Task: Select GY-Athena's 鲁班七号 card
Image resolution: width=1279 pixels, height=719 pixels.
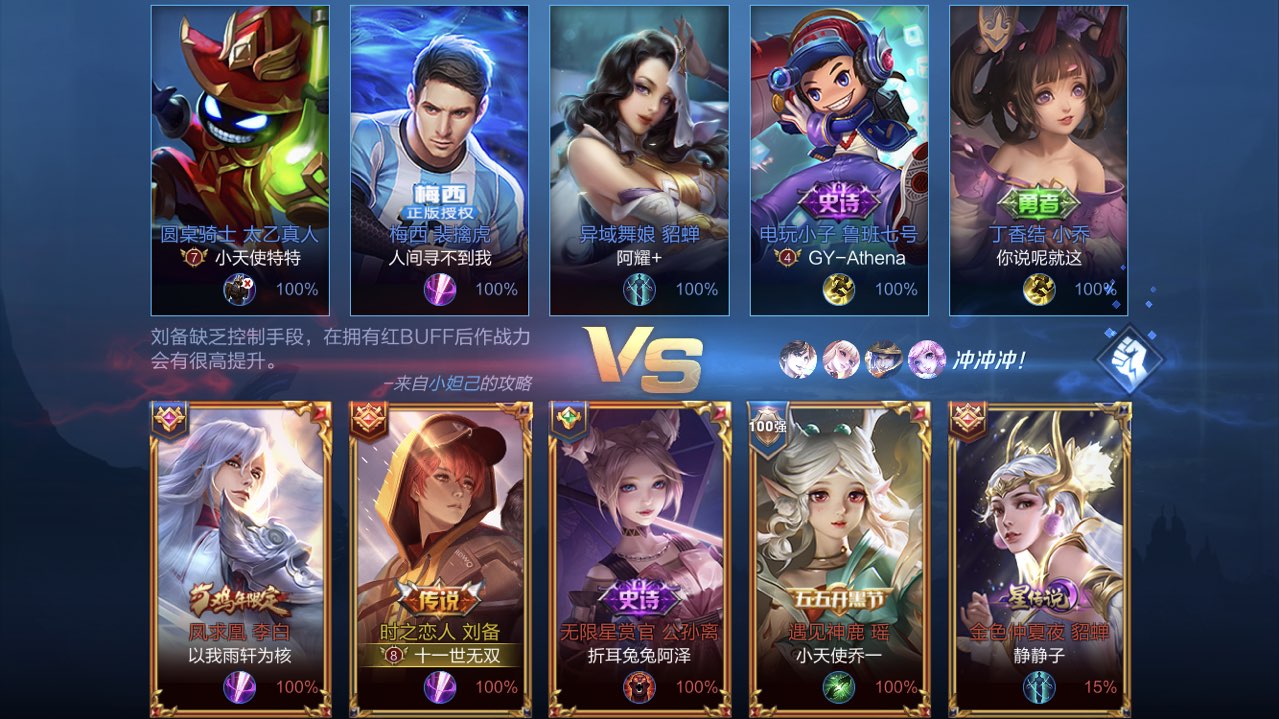Action: 840,160
